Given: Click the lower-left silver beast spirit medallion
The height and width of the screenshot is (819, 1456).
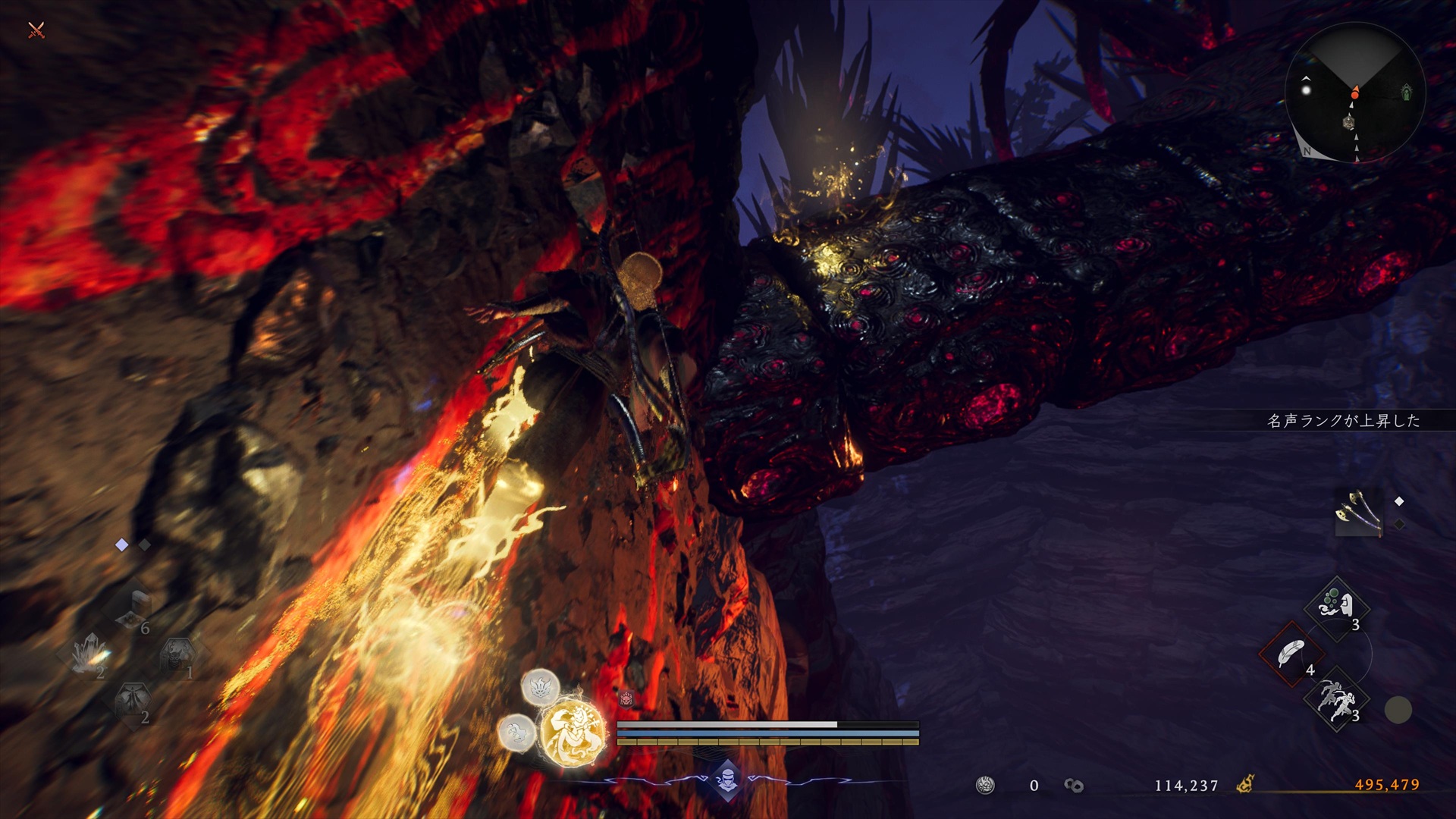Looking at the screenshot, I should pyautogui.click(x=517, y=733).
